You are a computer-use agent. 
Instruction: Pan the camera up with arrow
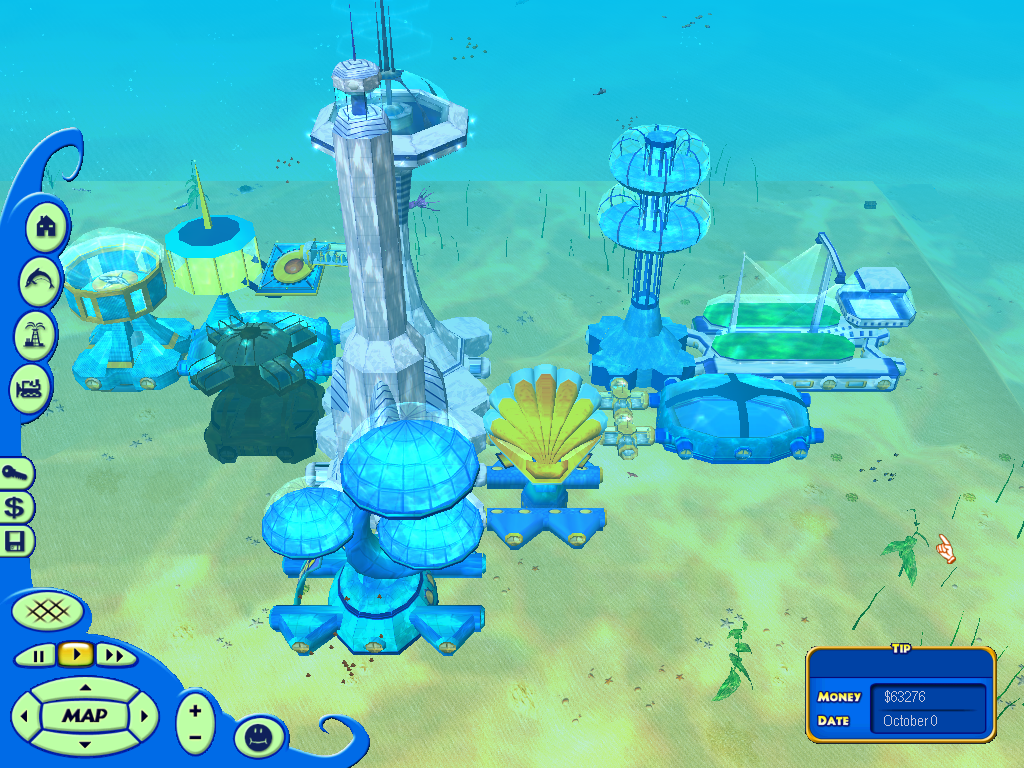[x=85, y=688]
